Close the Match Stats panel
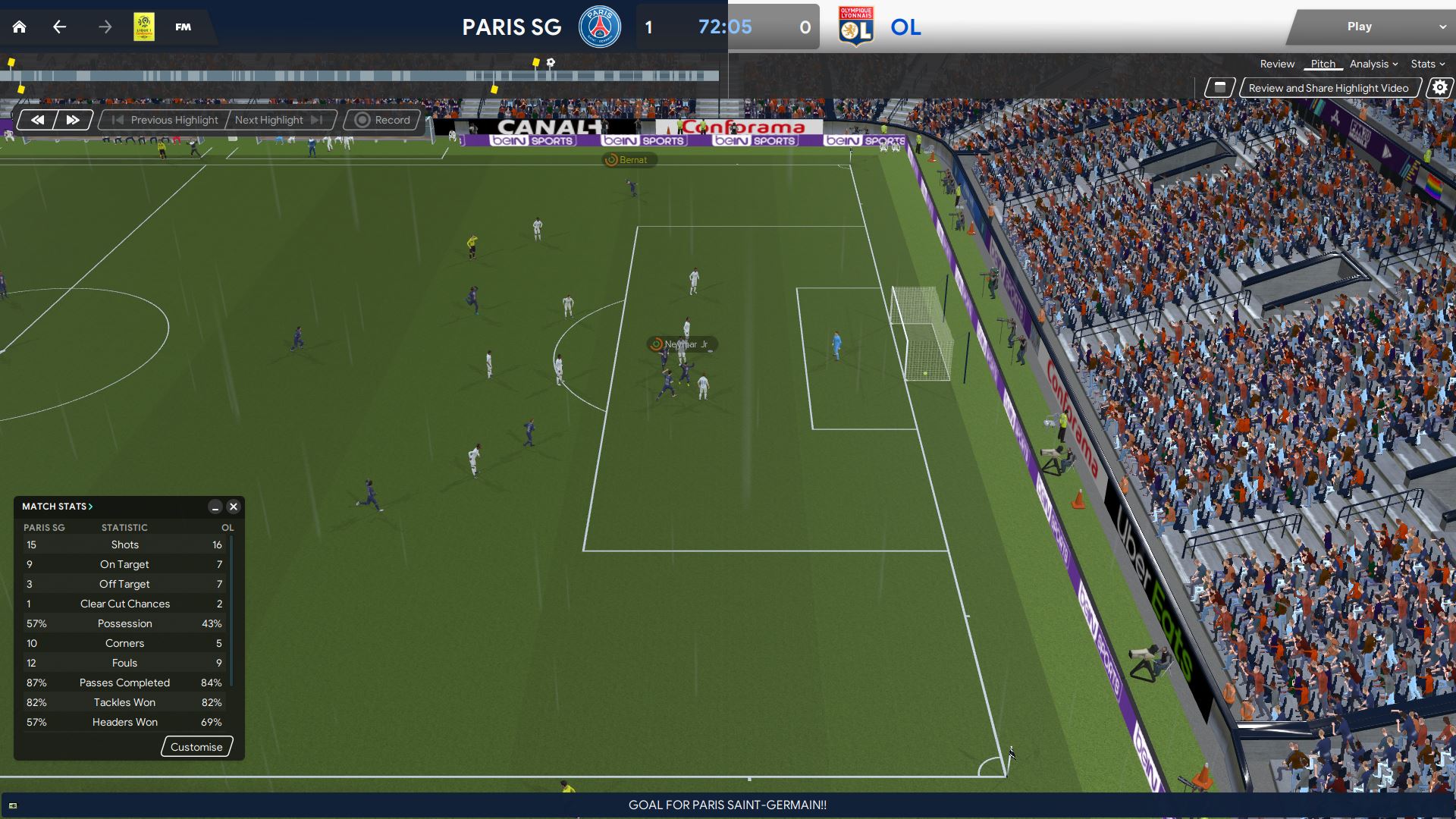The width and height of the screenshot is (1456, 819). pyautogui.click(x=234, y=507)
